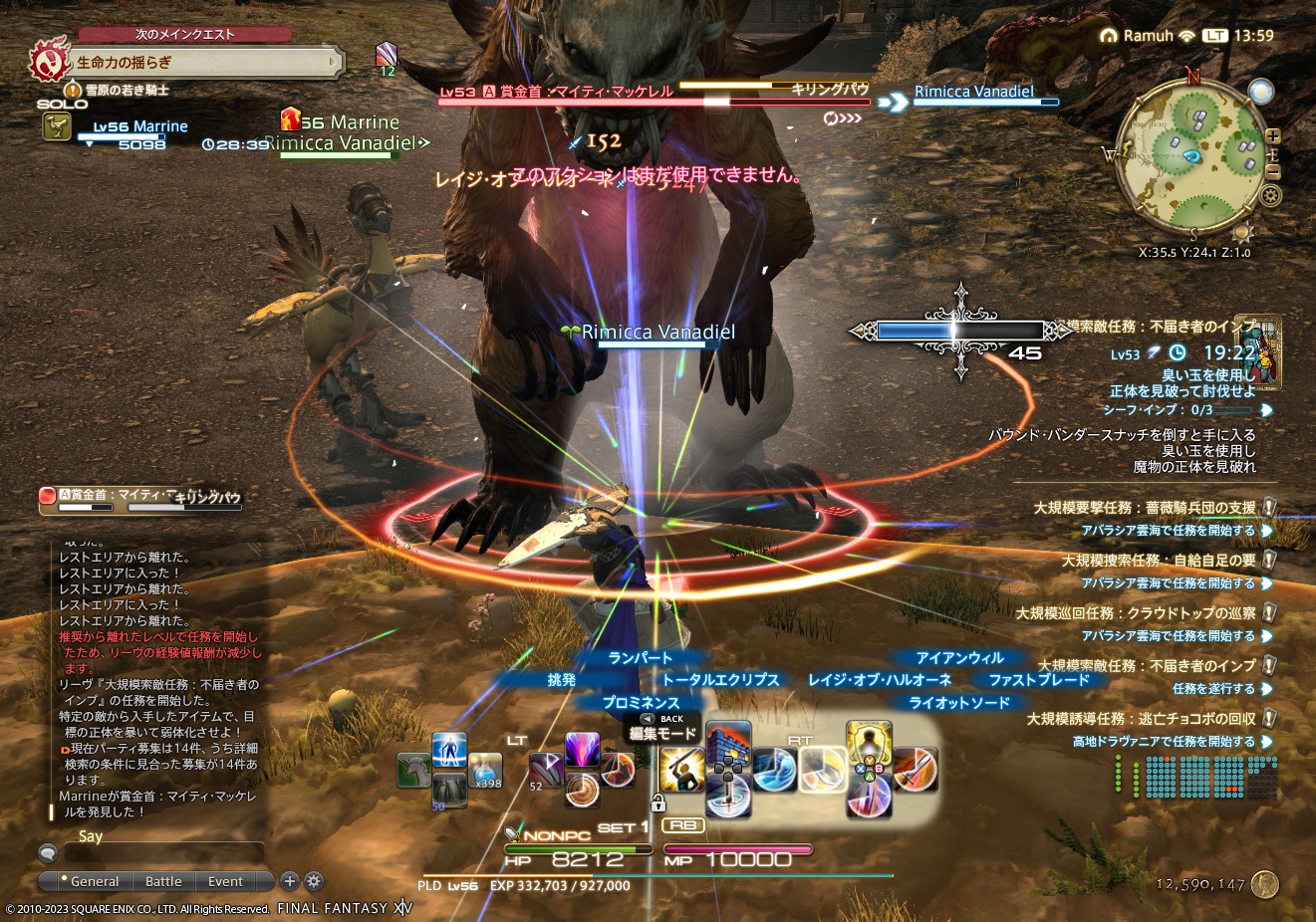Click the potion item icon showing x398

click(x=485, y=770)
